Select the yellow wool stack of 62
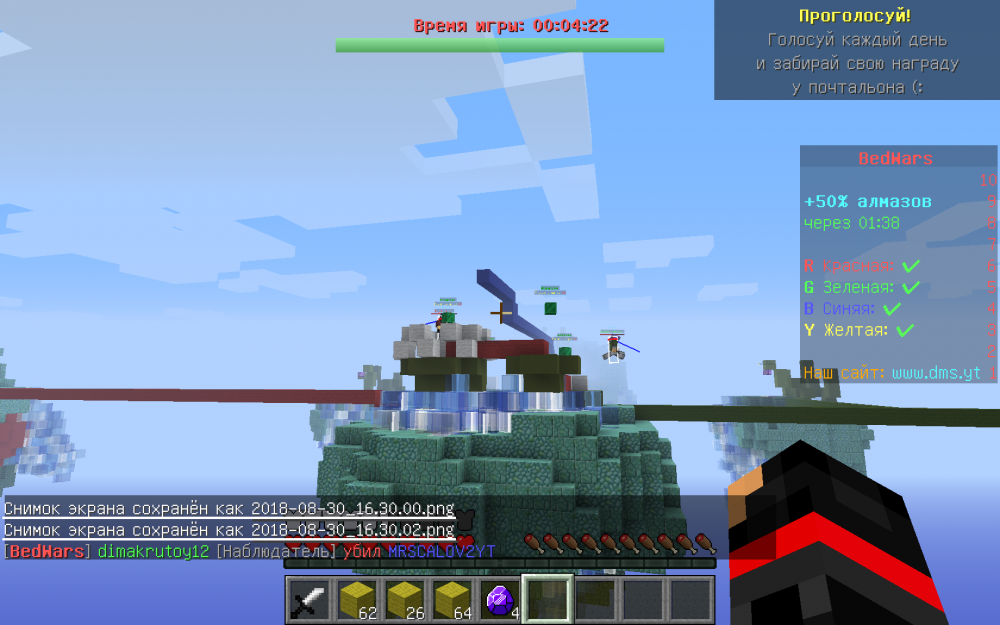1000x625 pixels. (x=357, y=600)
